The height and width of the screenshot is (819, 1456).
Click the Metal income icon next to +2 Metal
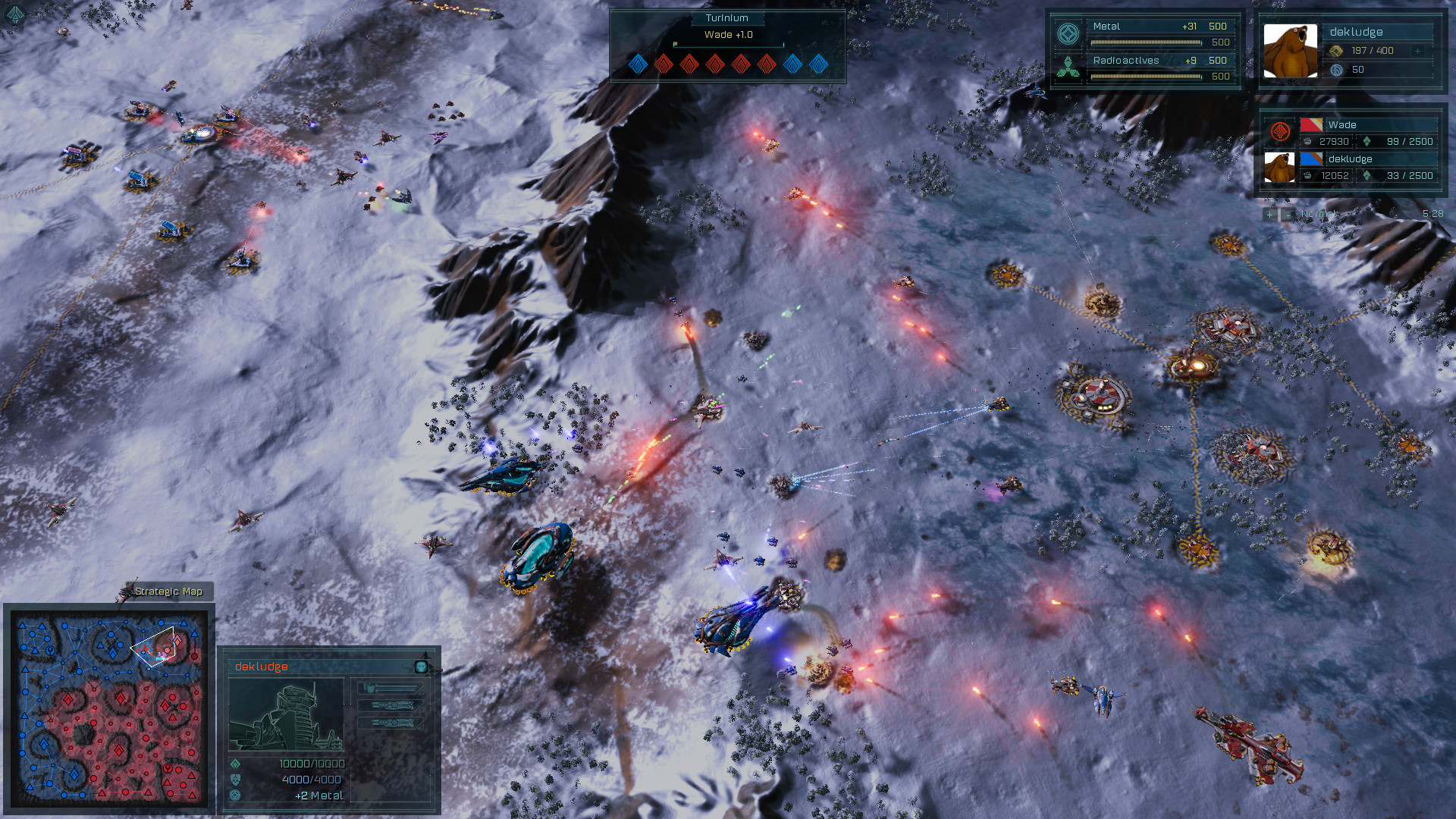coord(235,796)
